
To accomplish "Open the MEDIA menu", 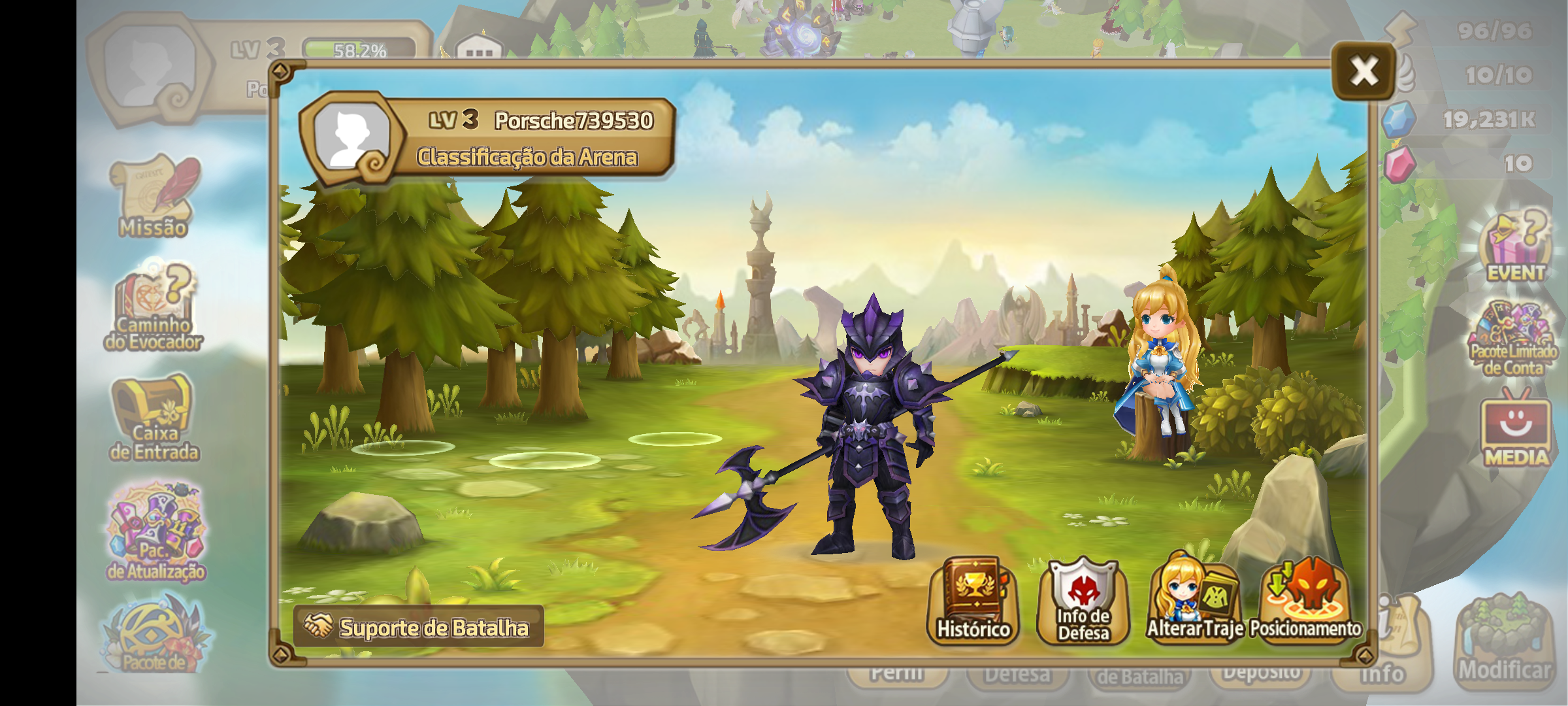I will (x=1516, y=431).
